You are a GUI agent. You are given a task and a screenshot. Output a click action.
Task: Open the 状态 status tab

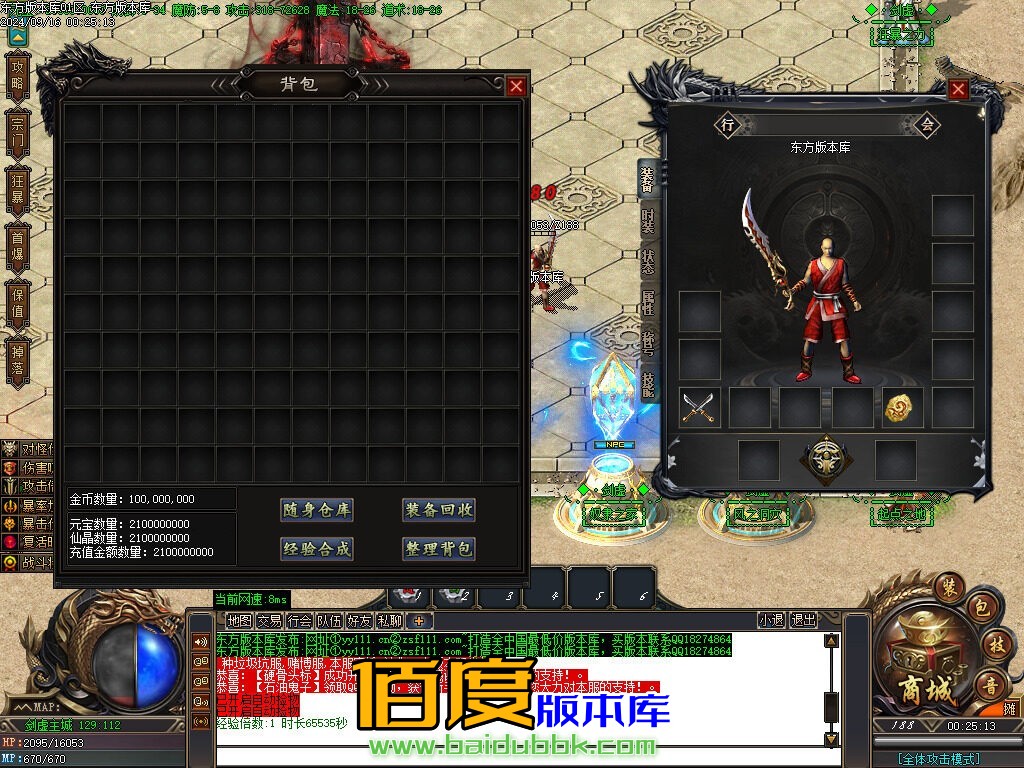(648, 263)
